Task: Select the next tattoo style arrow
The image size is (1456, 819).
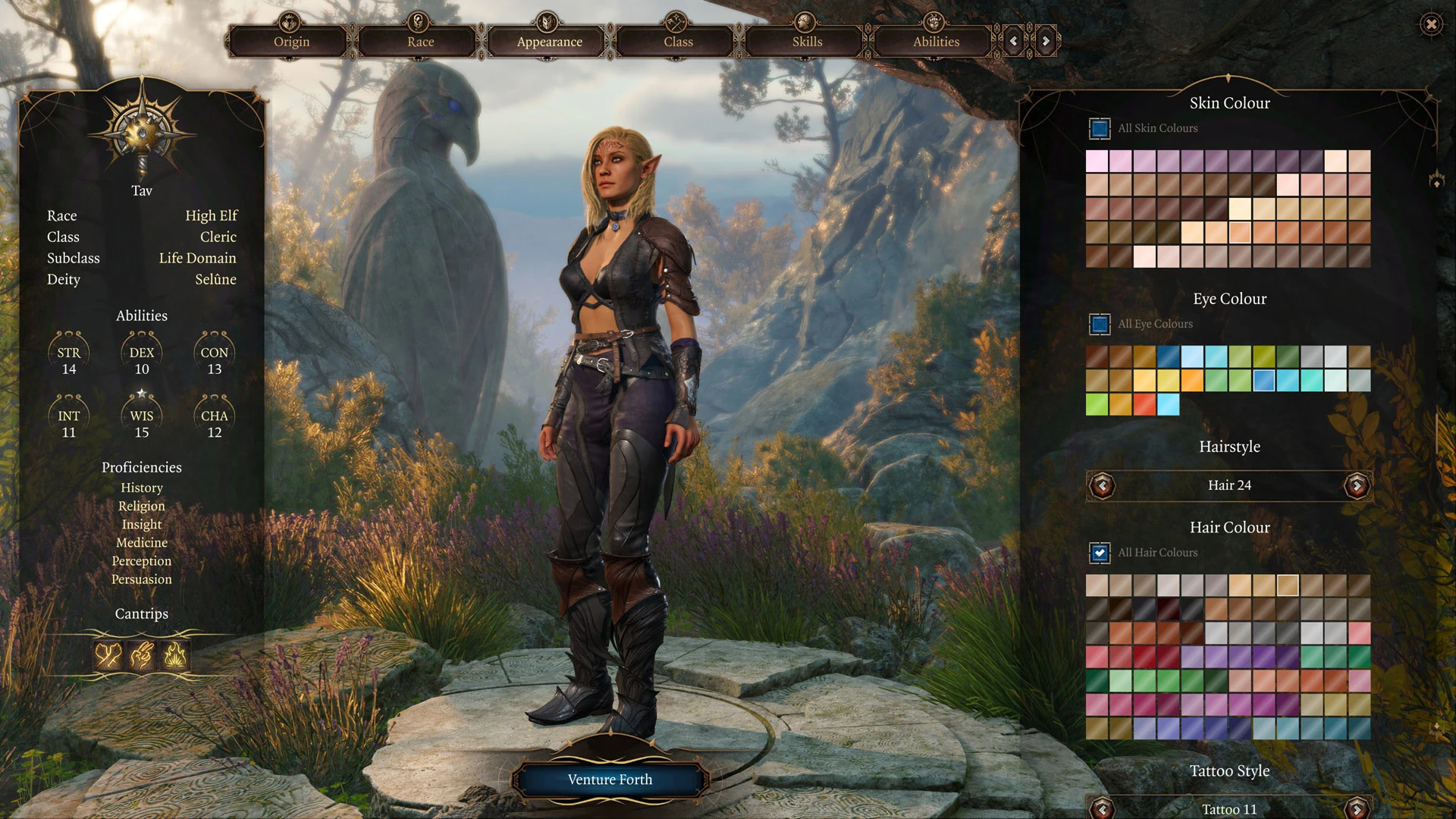Action: pyautogui.click(x=1357, y=808)
